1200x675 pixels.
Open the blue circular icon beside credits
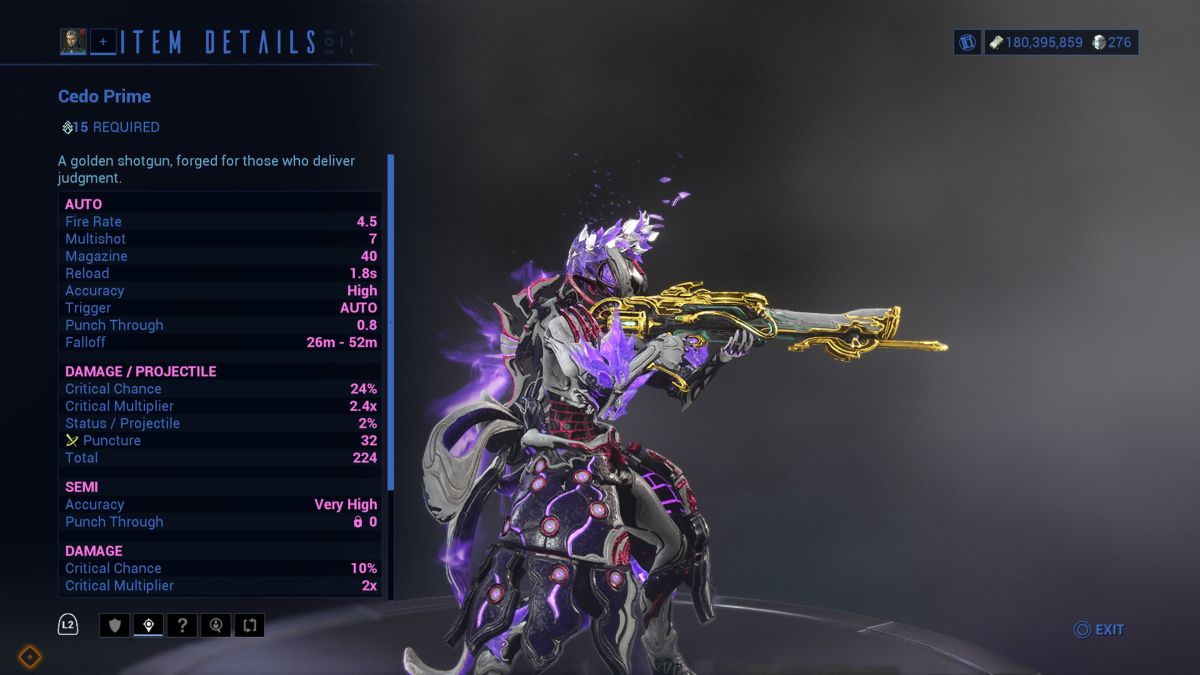967,42
